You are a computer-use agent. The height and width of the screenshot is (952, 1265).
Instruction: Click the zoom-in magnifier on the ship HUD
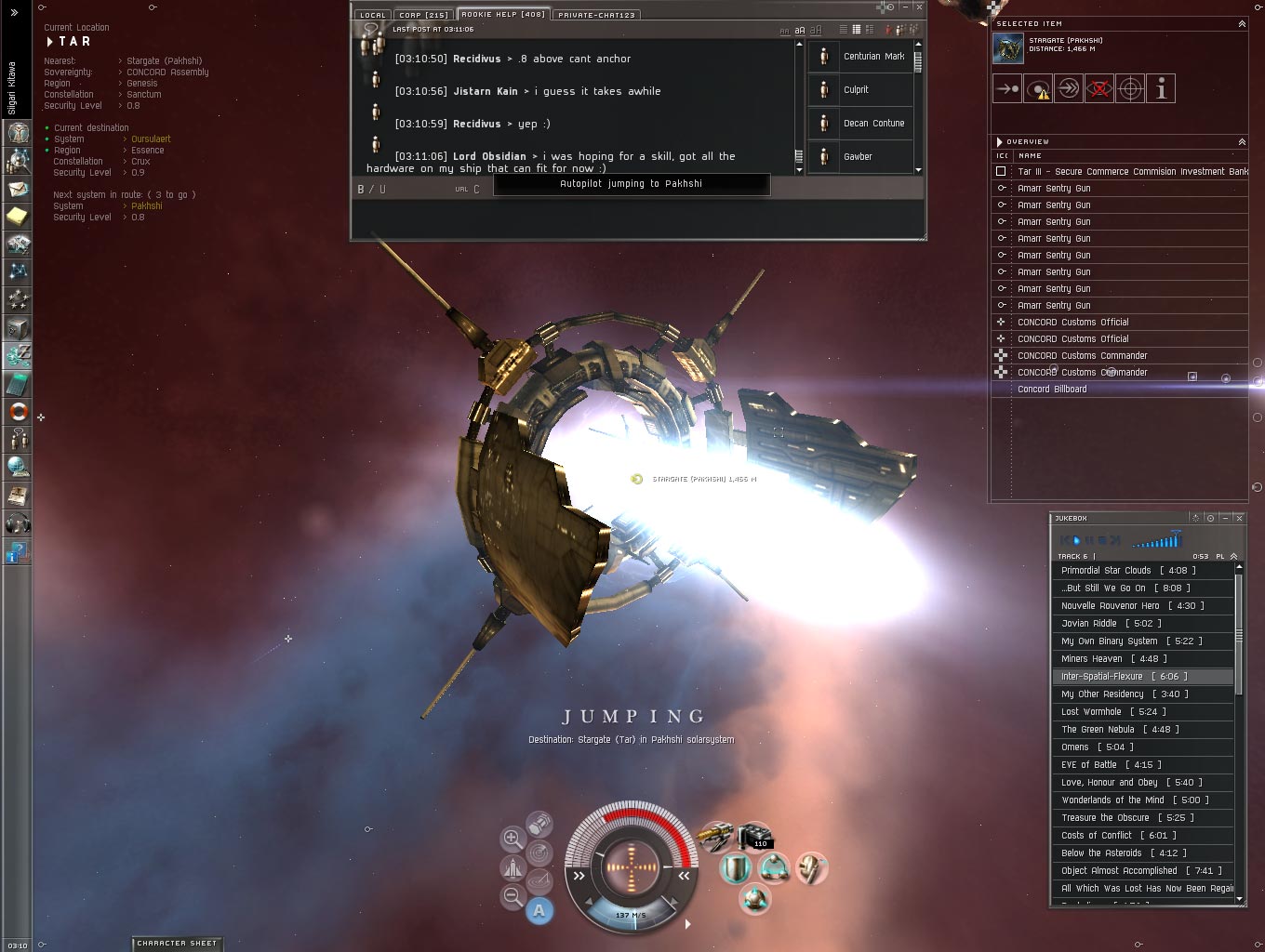coord(512,840)
